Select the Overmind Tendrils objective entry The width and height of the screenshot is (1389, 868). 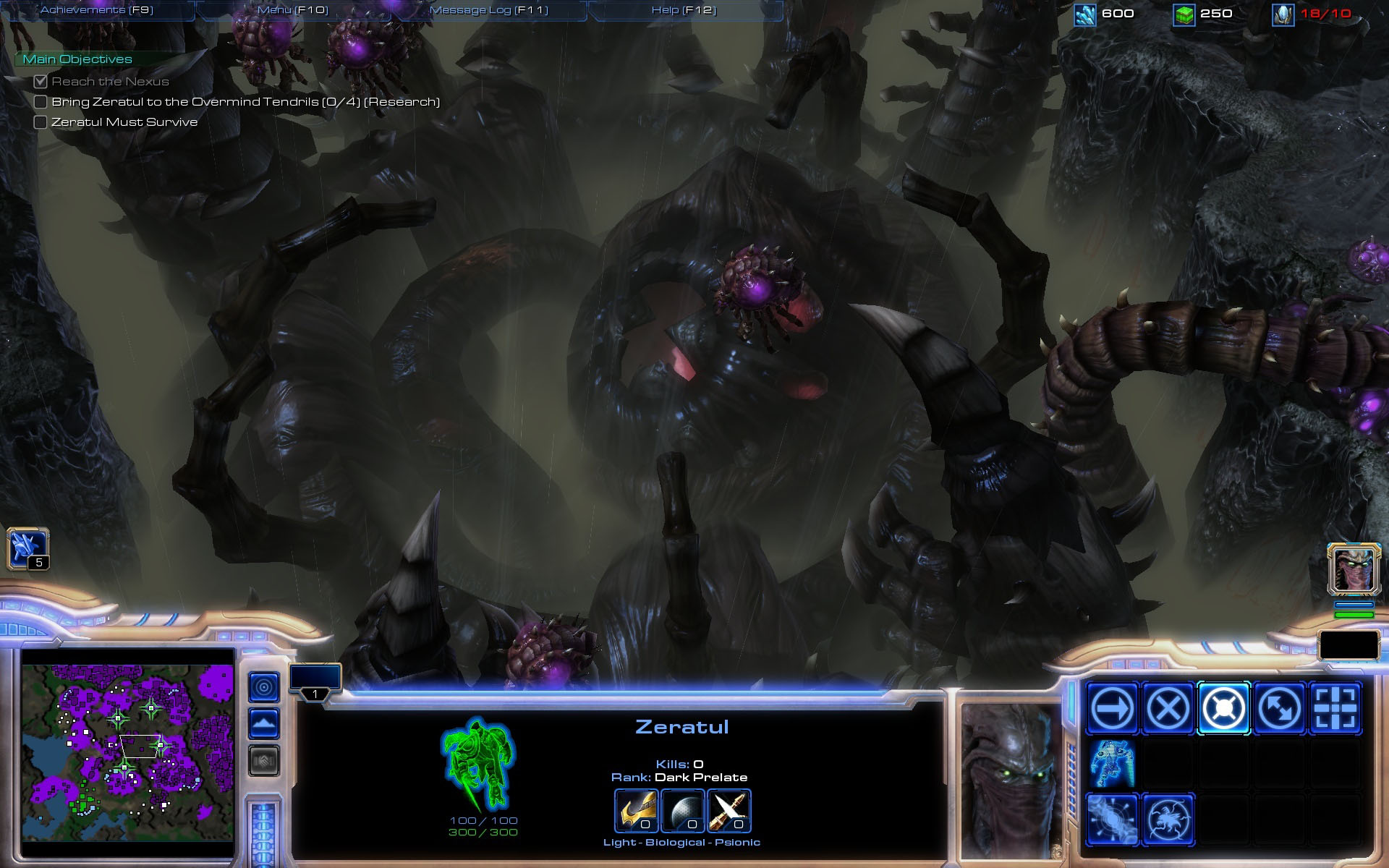click(x=245, y=102)
